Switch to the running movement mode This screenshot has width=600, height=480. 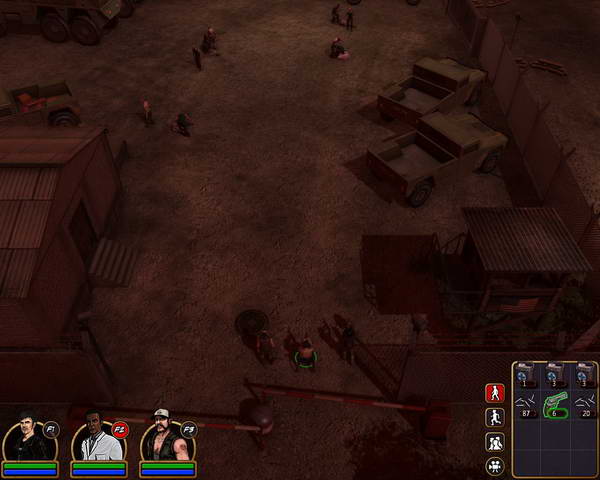[494, 417]
